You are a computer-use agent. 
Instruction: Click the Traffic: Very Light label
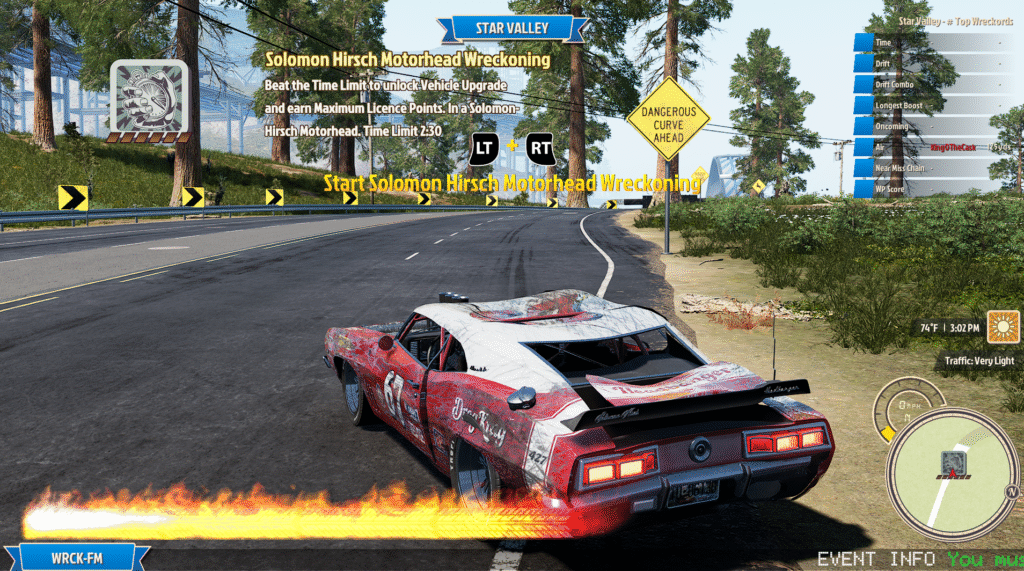click(981, 360)
